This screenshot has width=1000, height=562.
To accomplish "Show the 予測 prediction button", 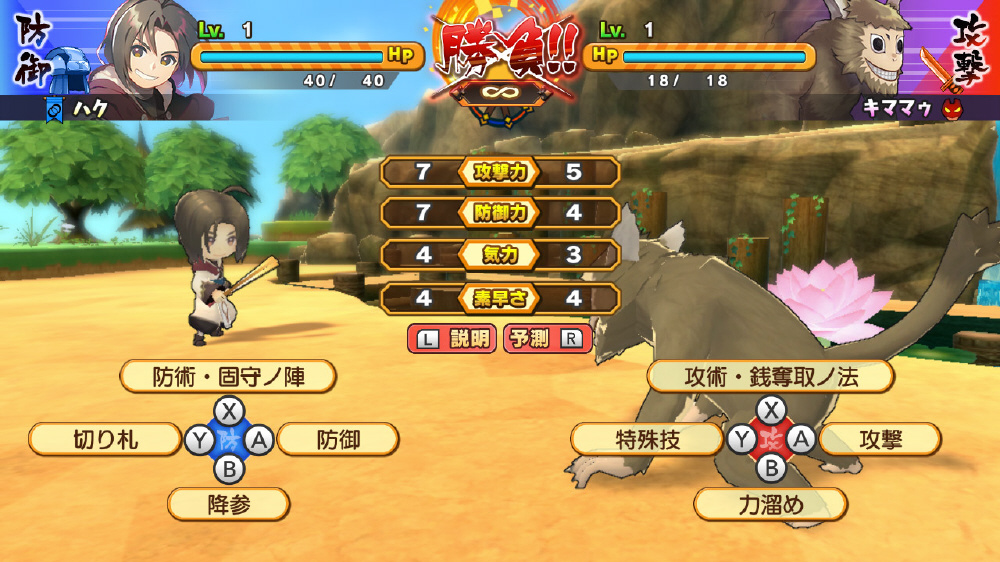I will tap(547, 339).
